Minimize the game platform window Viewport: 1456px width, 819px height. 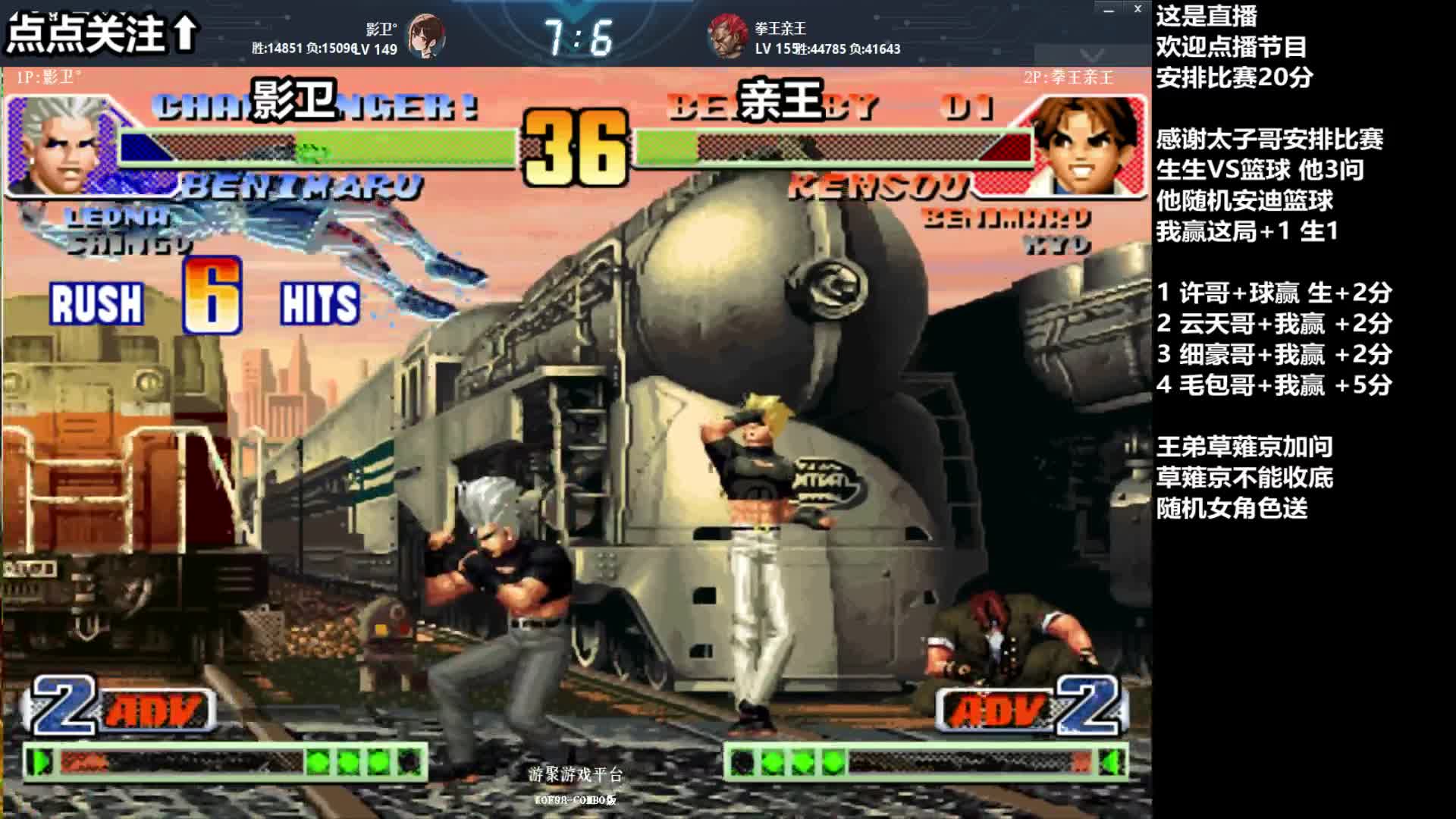[1109, 10]
